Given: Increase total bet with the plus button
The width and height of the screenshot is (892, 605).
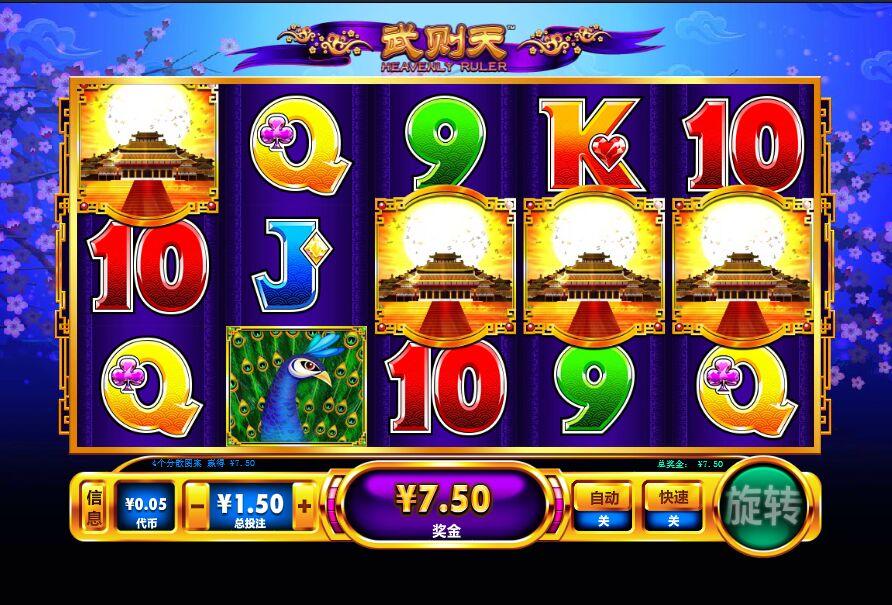Looking at the screenshot, I should (x=304, y=507).
